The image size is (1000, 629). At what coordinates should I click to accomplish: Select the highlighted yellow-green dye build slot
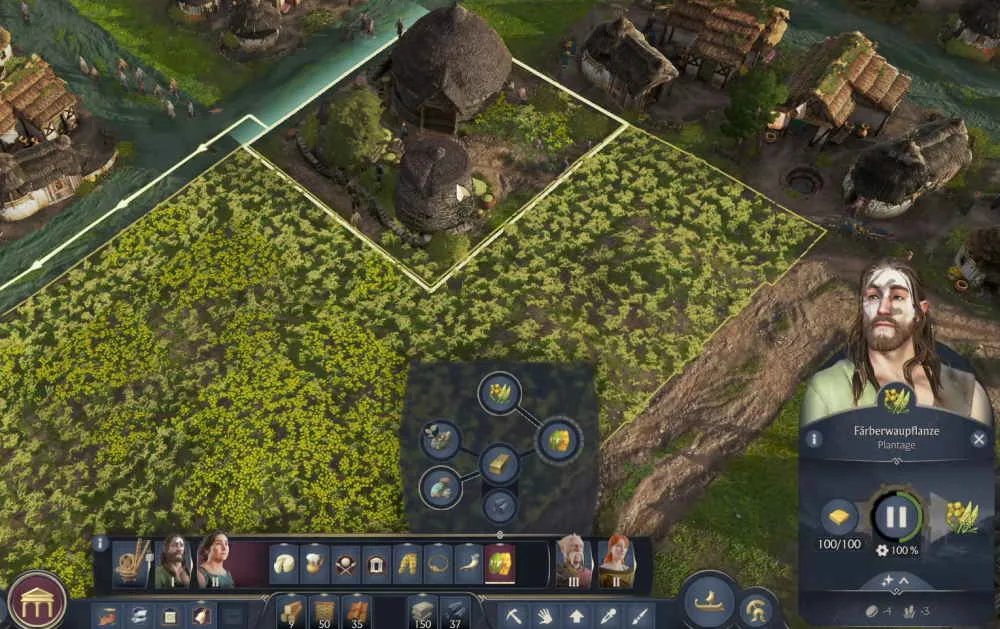[x=499, y=564]
